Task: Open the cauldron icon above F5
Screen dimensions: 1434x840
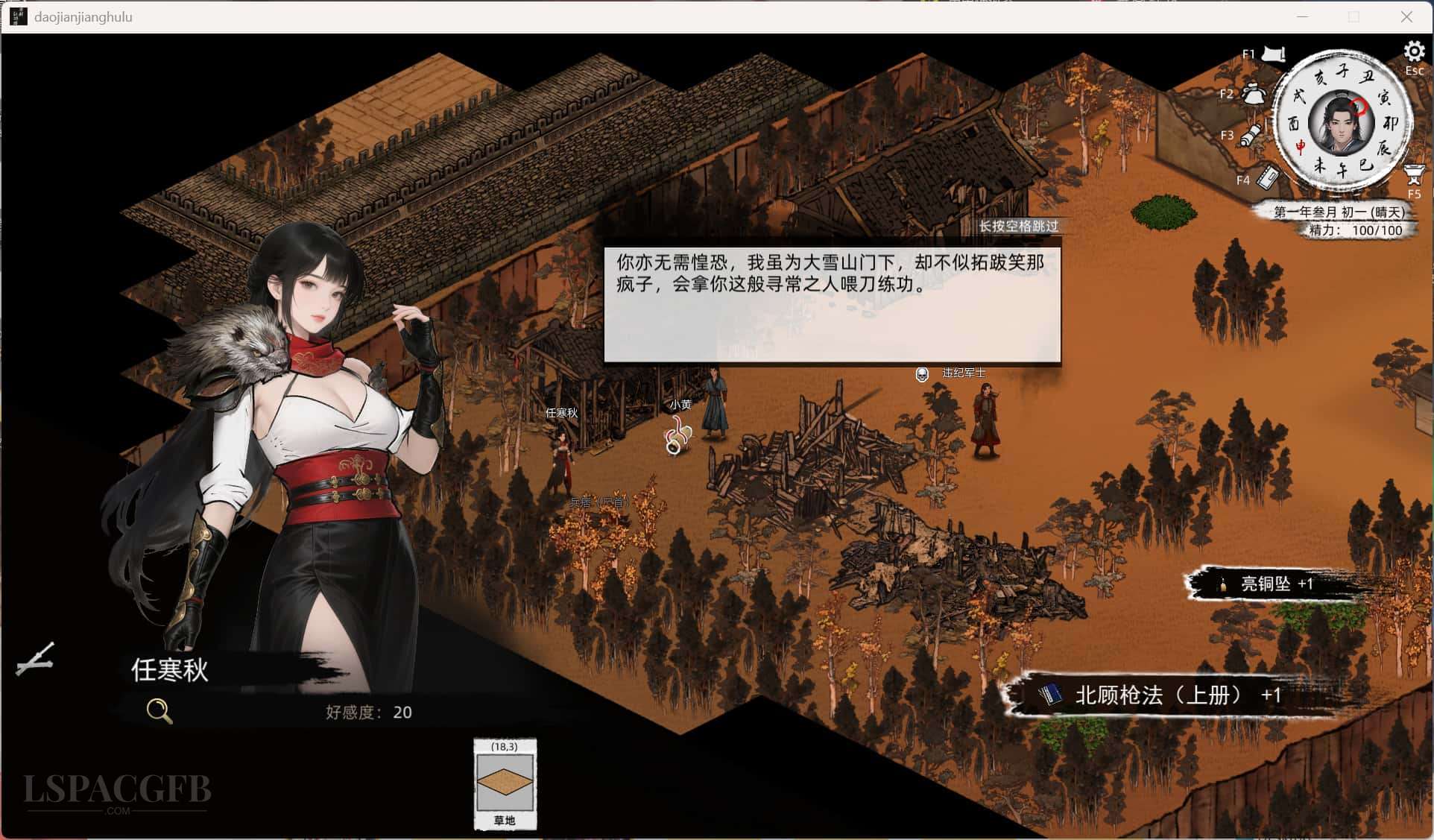Action: pyautogui.click(x=1414, y=174)
